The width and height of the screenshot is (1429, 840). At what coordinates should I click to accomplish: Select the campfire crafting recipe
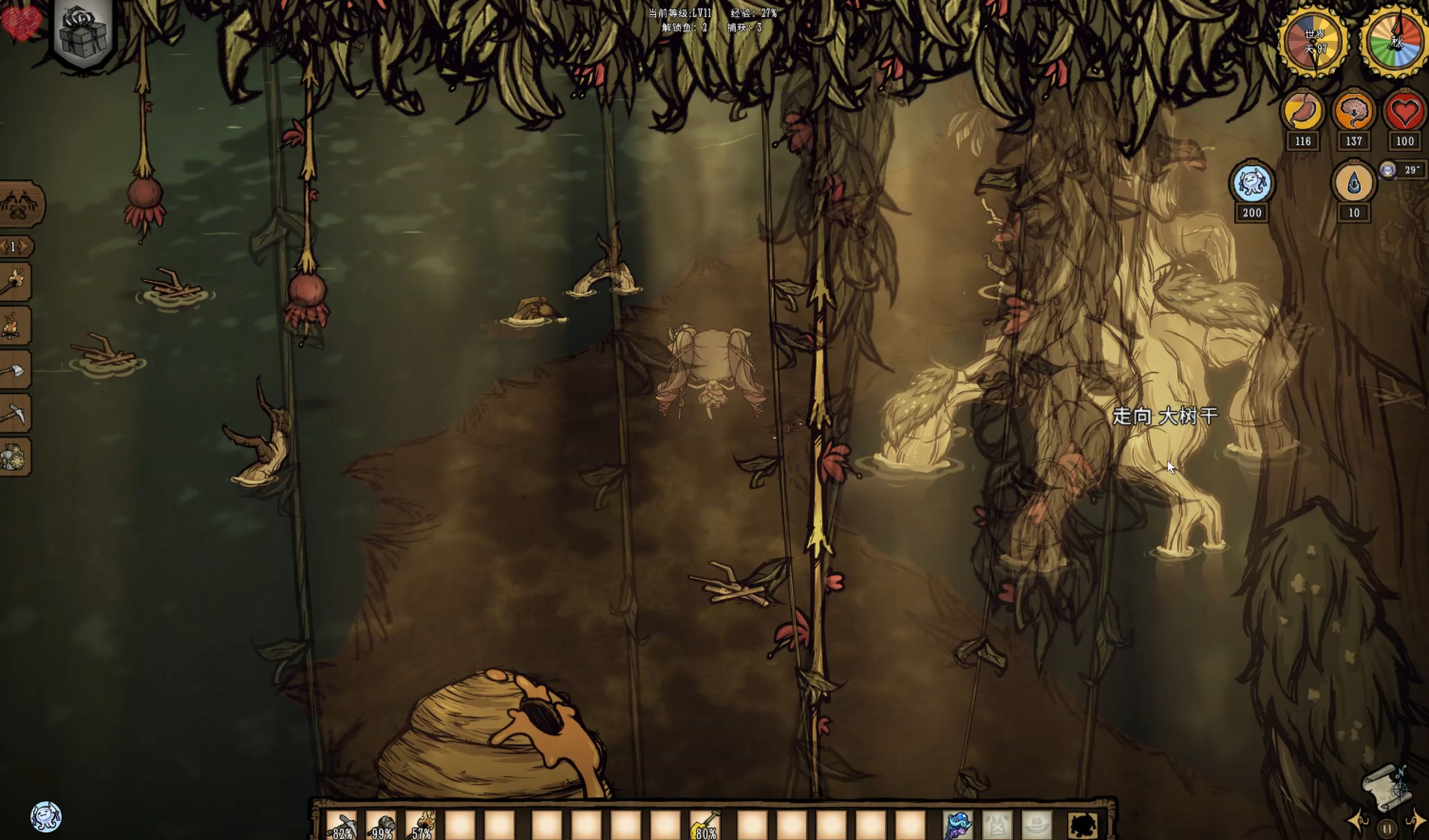click(x=15, y=327)
